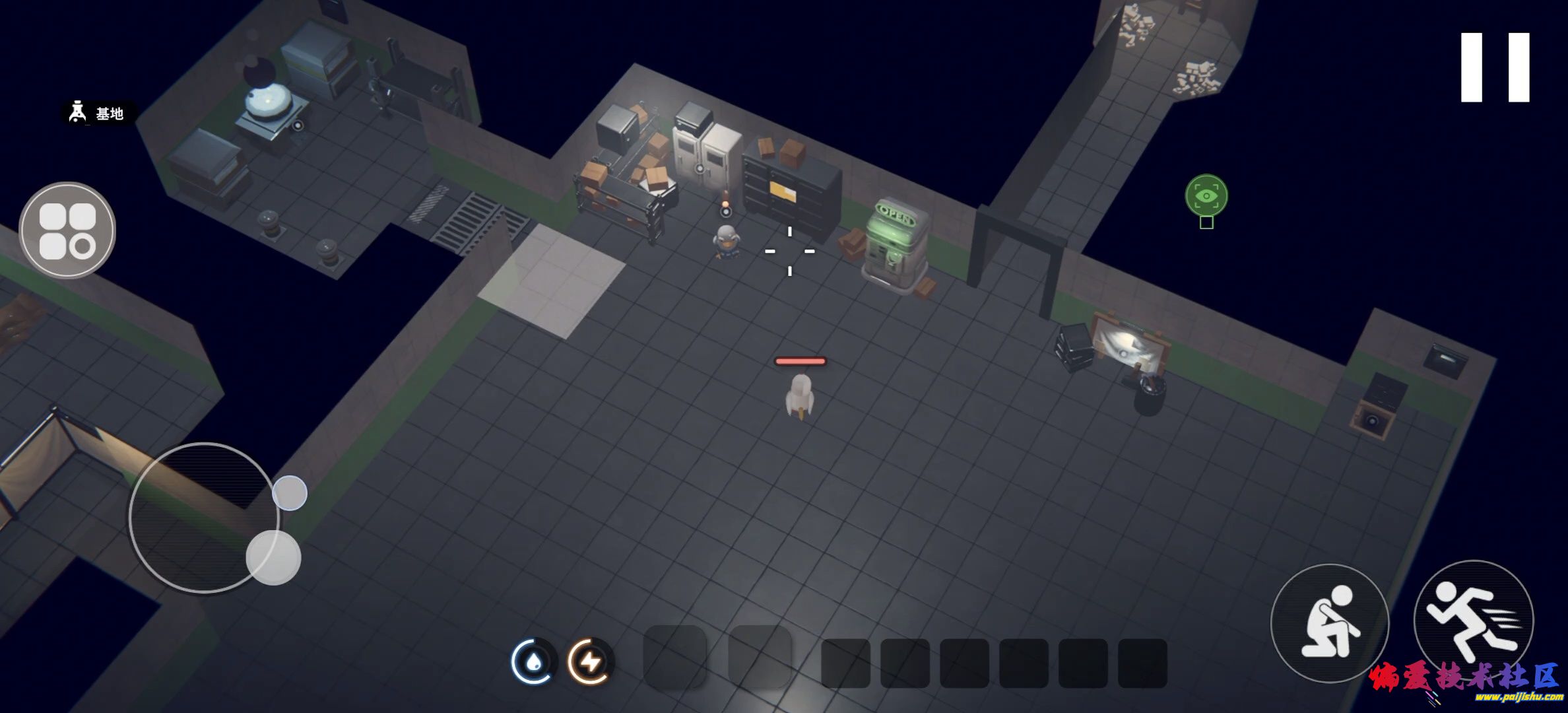
Task: Select the water droplet status icon
Action: click(533, 661)
